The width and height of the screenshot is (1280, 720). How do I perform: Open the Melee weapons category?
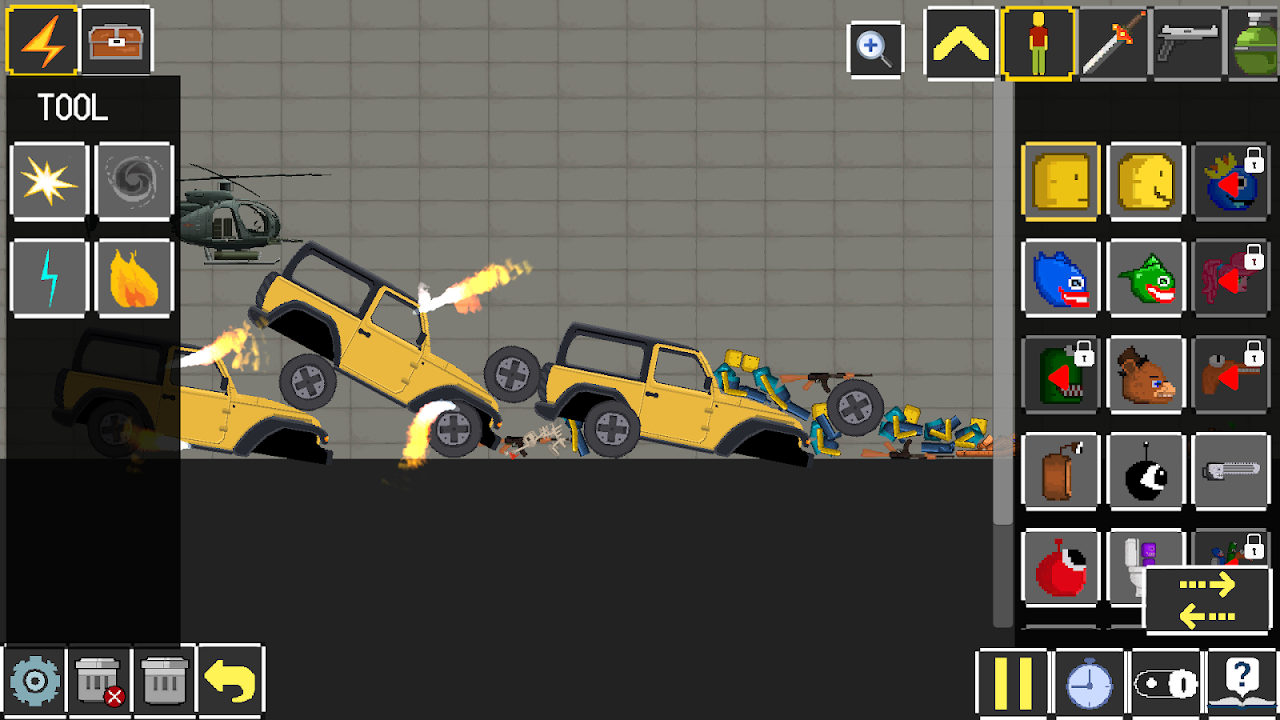pyautogui.click(x=1113, y=41)
